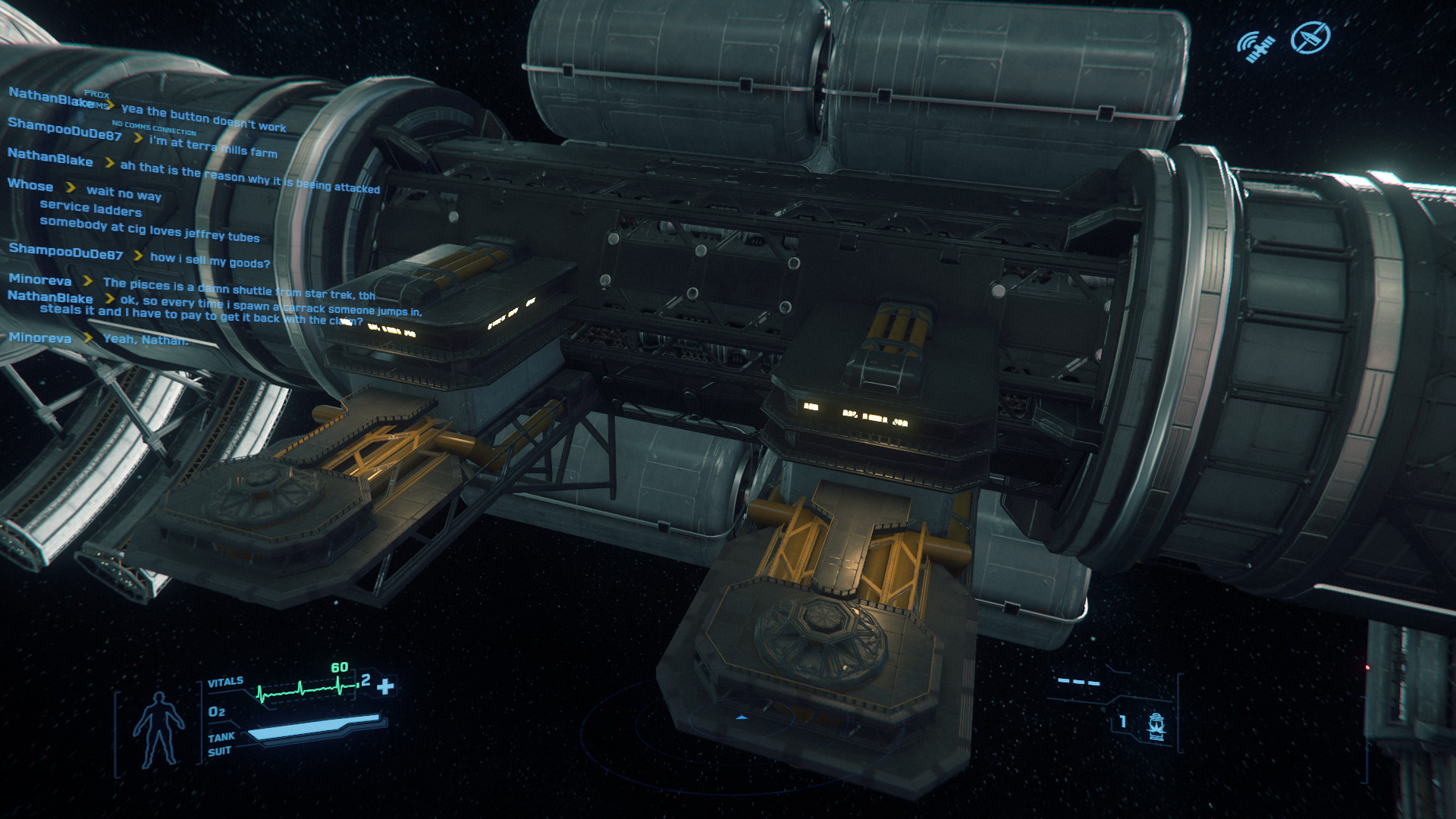This screenshot has width=1456, height=819.
Task: Select Minoreva's "Yeah, Nathan." chat line
Action: tap(145, 340)
